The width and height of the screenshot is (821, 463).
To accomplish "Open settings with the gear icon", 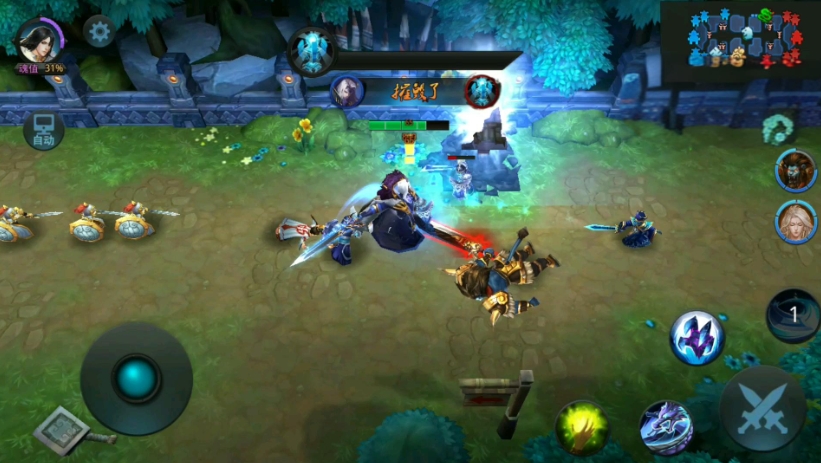I will tap(99, 32).
